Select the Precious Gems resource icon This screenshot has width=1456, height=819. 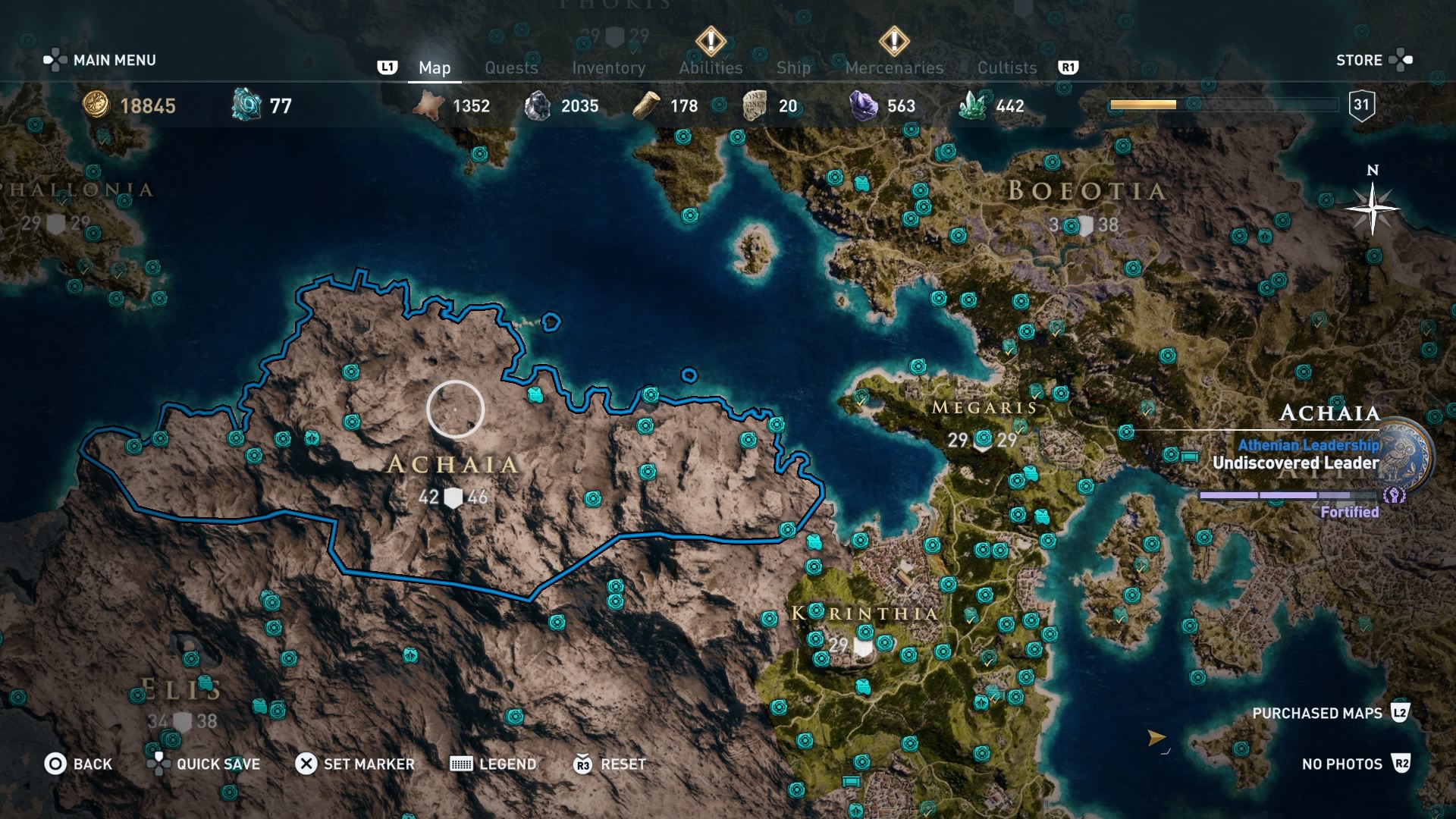click(863, 105)
